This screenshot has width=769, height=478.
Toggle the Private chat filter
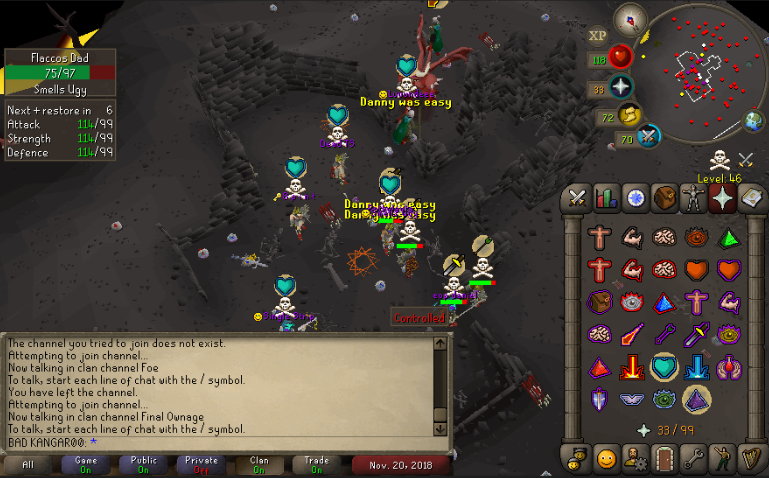[201, 465]
